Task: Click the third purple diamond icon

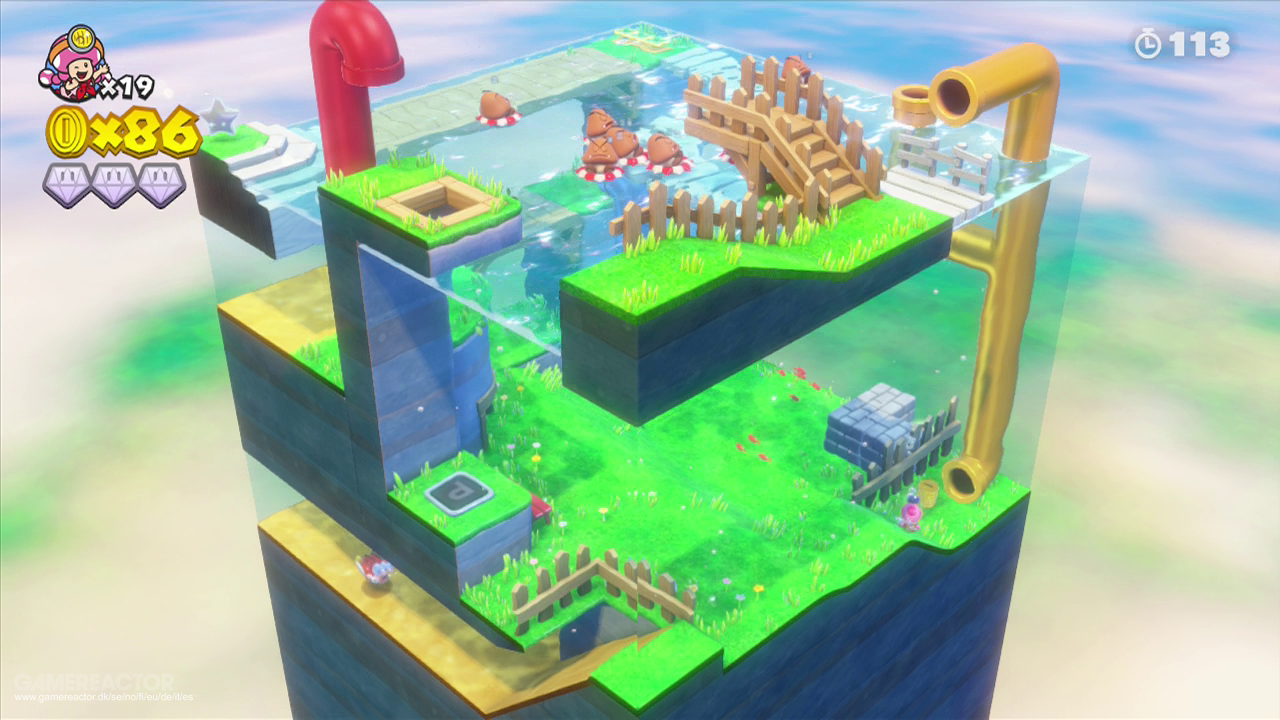Action: click(x=160, y=185)
